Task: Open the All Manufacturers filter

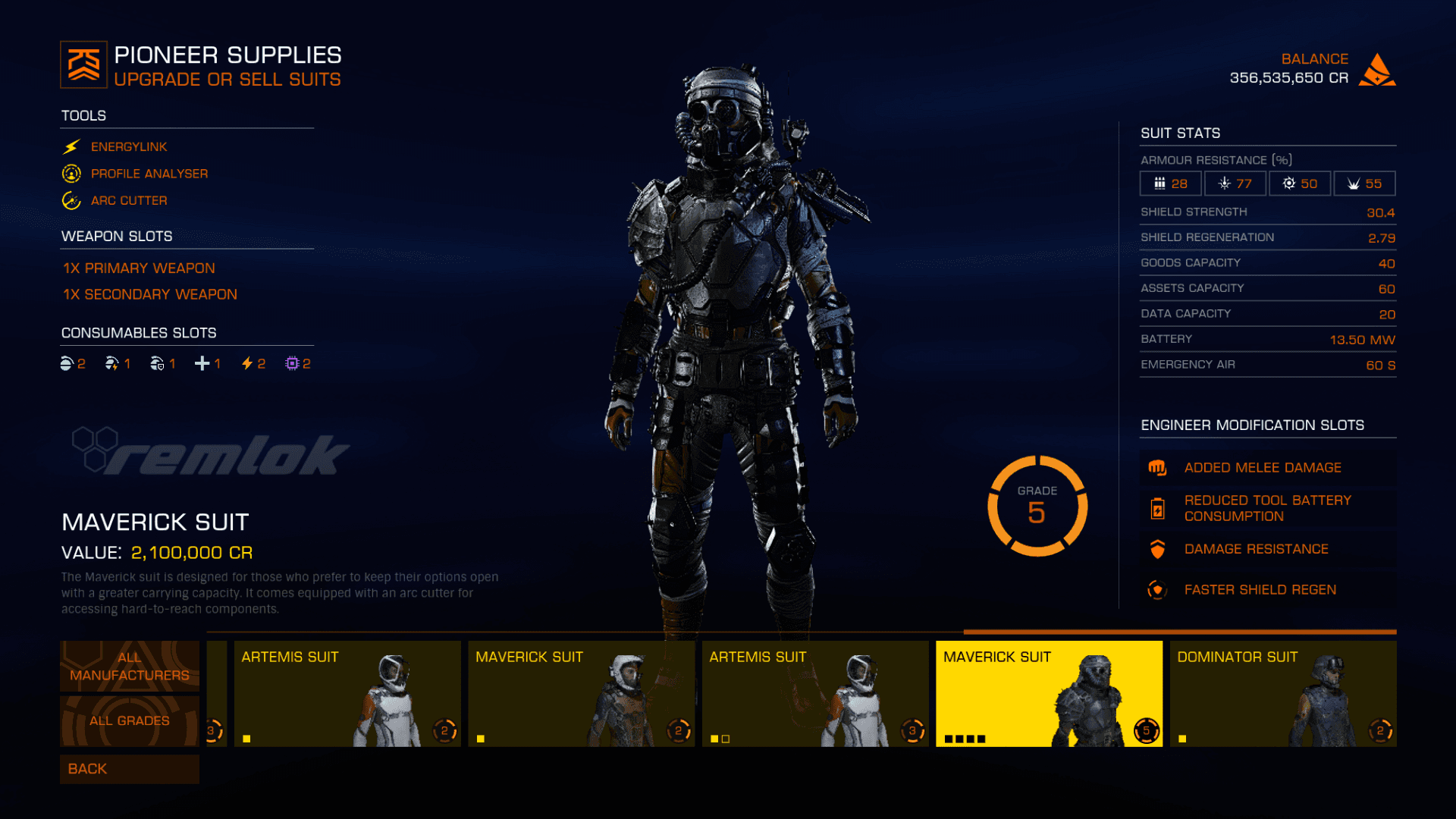Action: [x=130, y=666]
